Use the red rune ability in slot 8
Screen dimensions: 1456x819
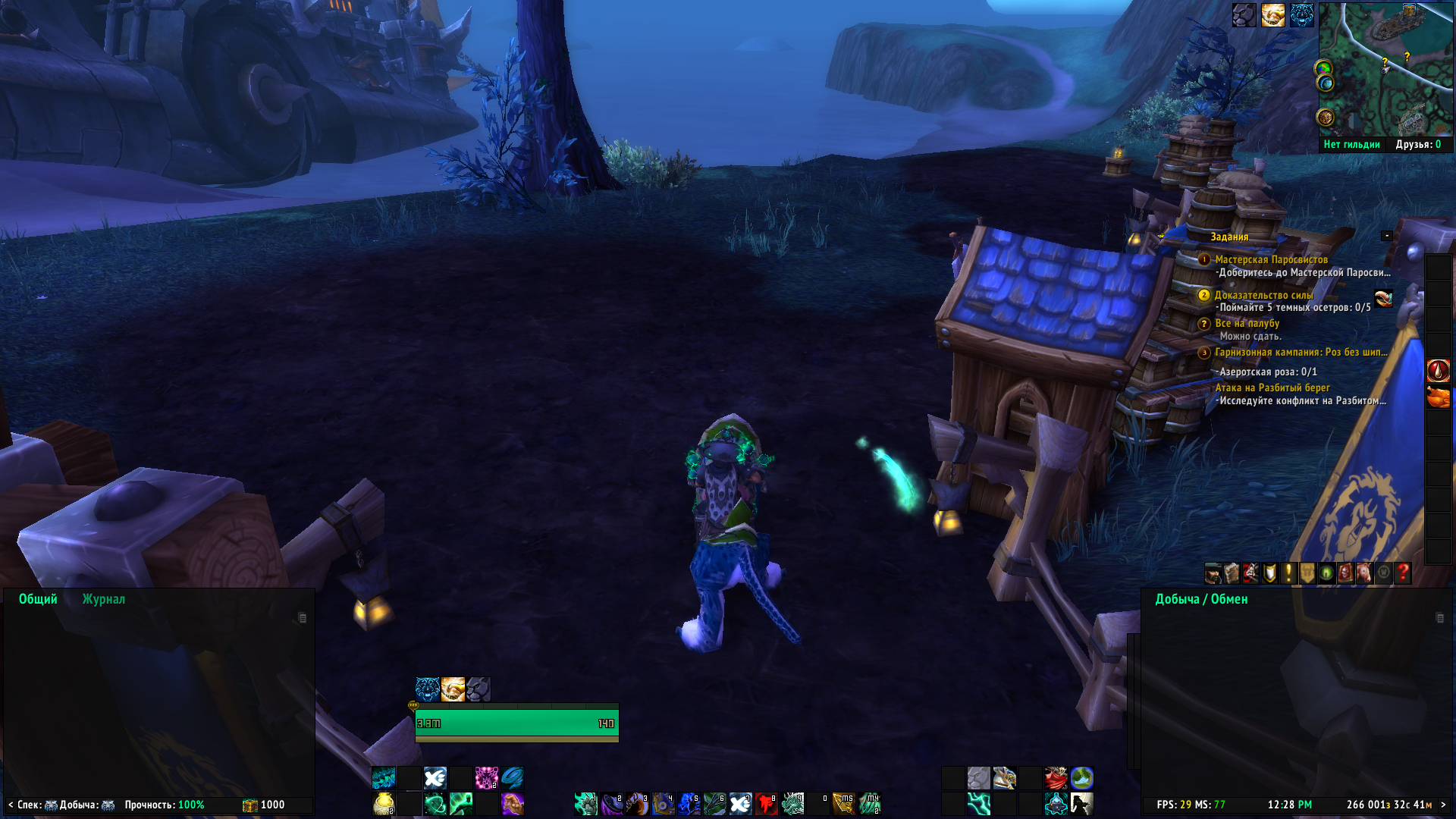tap(766, 803)
